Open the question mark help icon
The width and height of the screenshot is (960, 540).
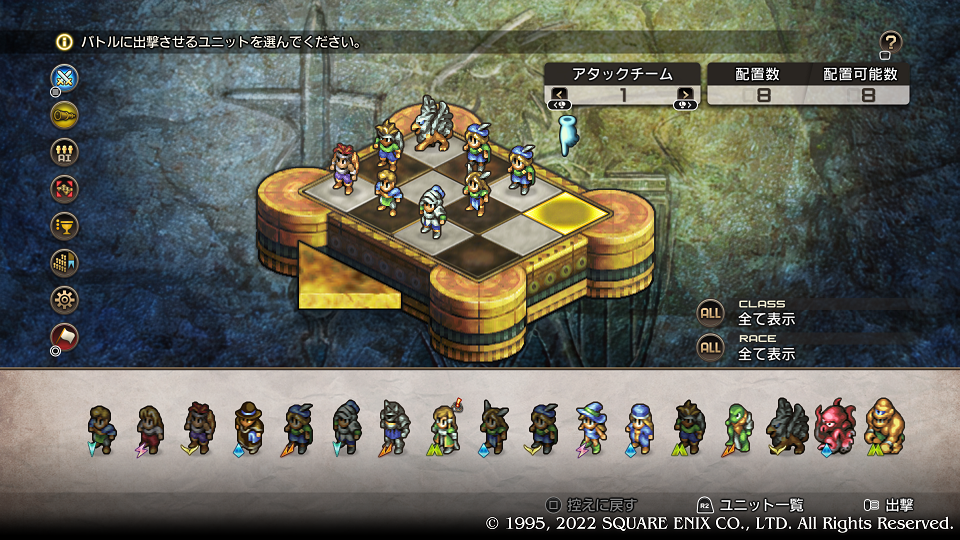pos(891,42)
